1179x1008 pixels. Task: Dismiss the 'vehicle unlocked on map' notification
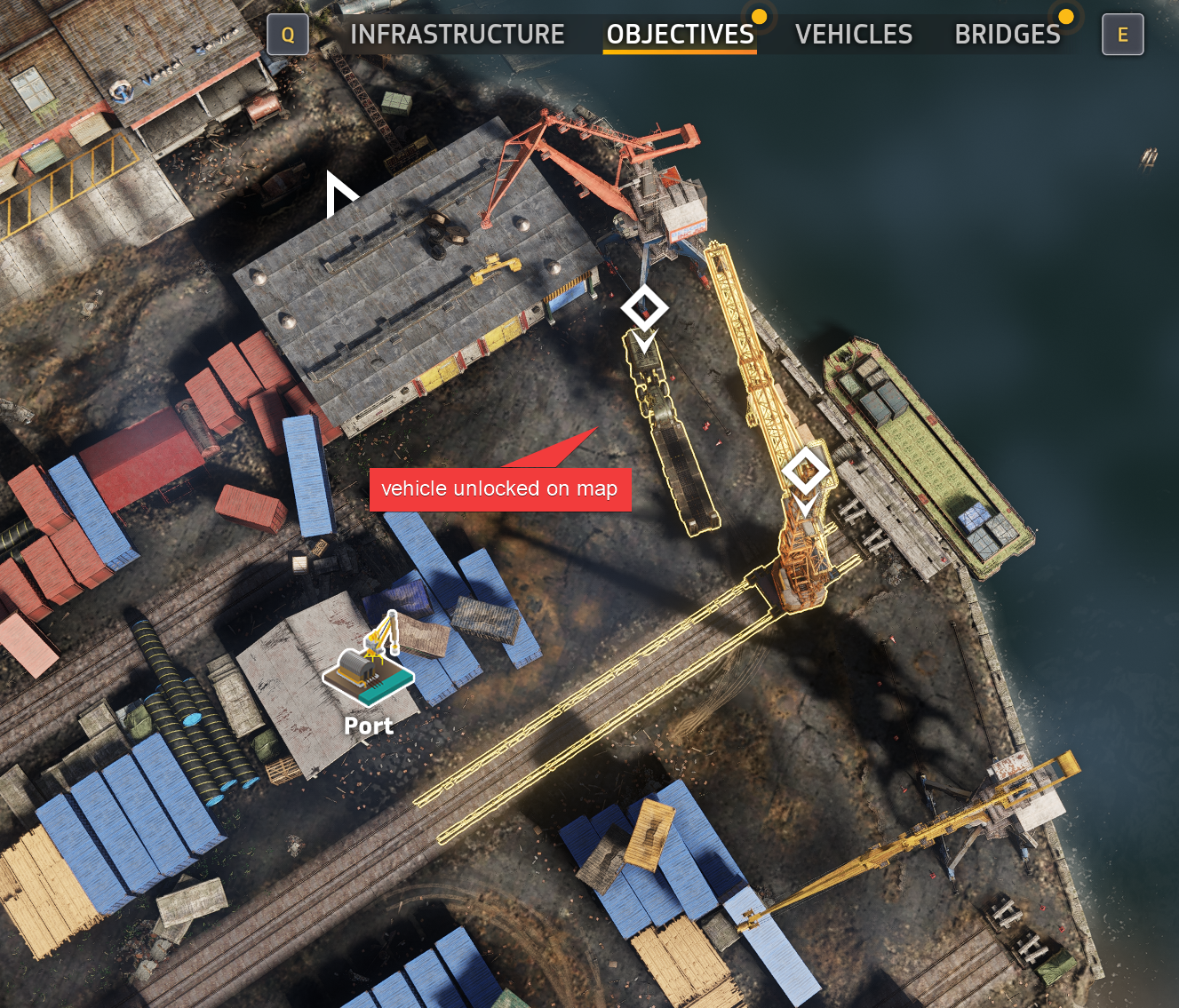point(499,488)
